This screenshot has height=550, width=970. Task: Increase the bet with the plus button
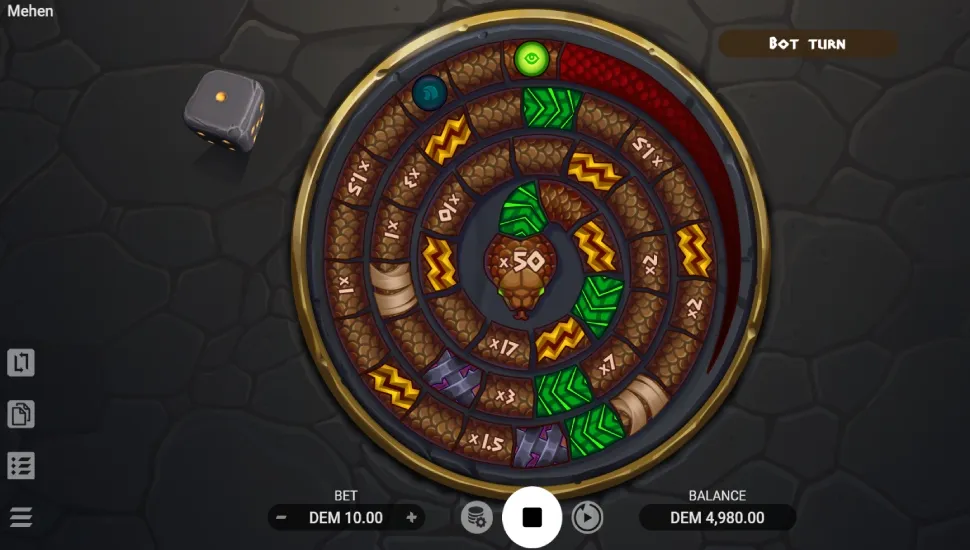tap(411, 517)
